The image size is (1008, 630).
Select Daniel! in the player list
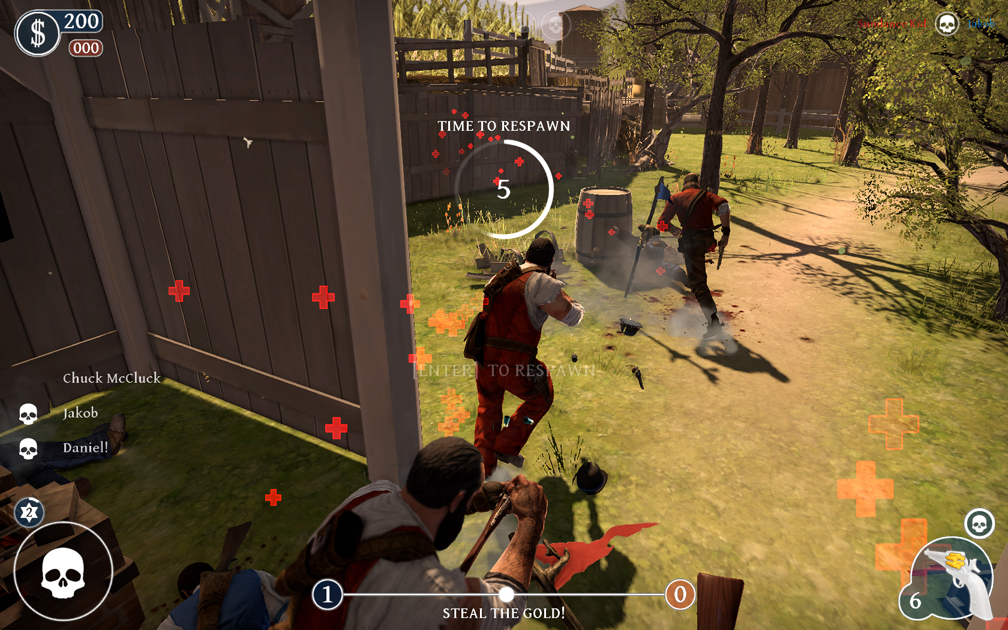[85, 448]
